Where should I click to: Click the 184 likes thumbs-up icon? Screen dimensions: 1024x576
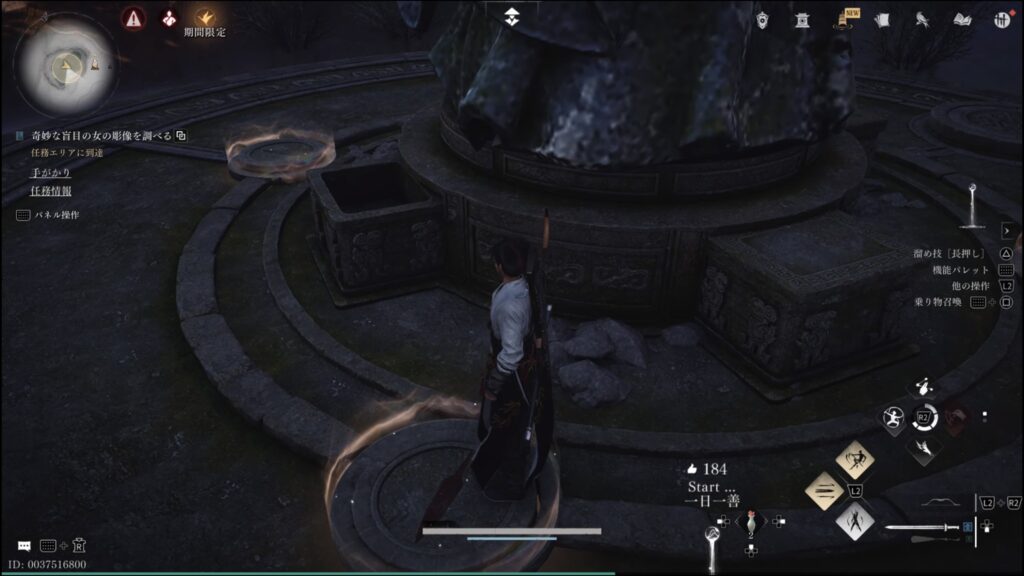(690, 468)
